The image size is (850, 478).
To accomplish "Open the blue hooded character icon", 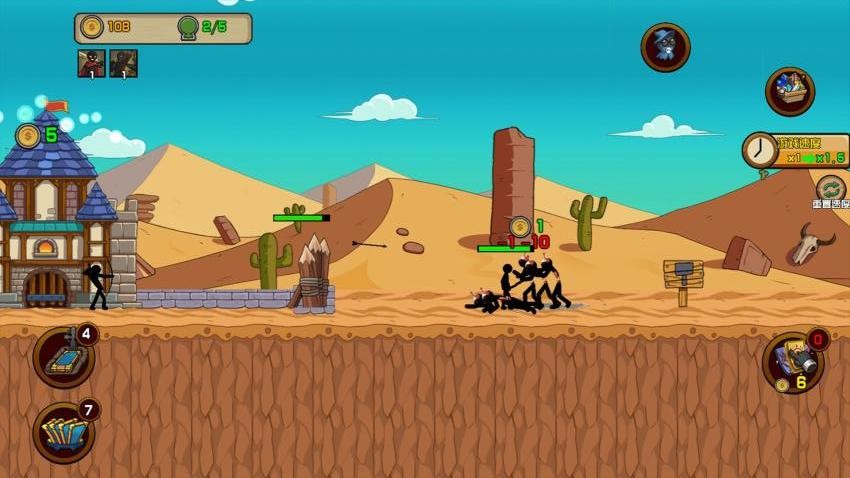I will 665,47.
